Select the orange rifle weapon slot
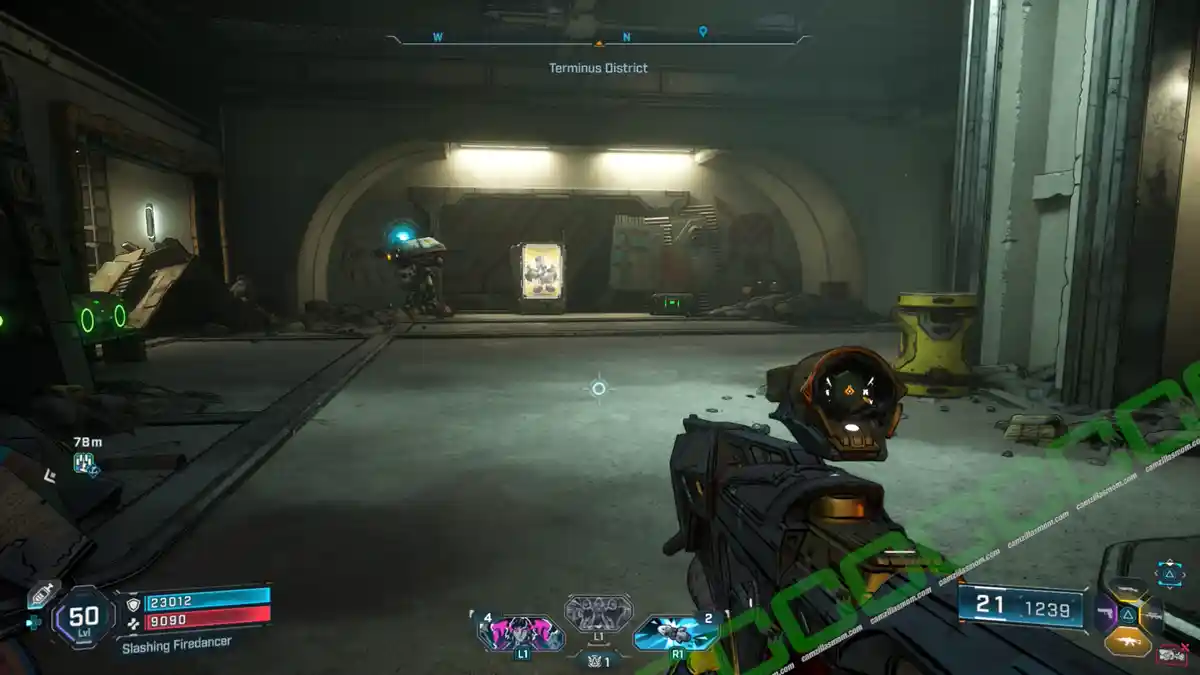This screenshot has height=675, width=1200. click(x=1127, y=641)
